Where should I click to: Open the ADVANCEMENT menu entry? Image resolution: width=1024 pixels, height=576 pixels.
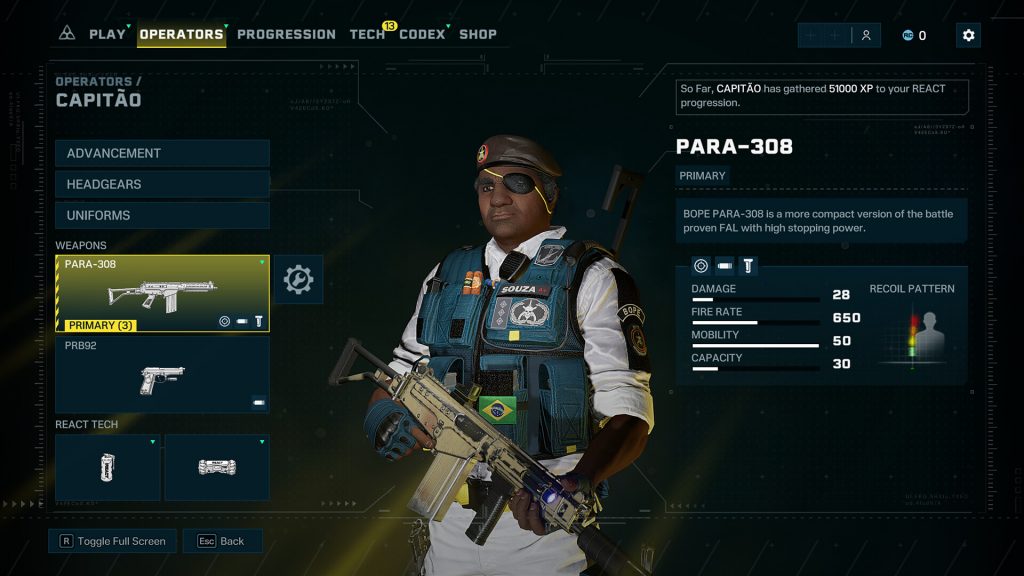point(162,153)
